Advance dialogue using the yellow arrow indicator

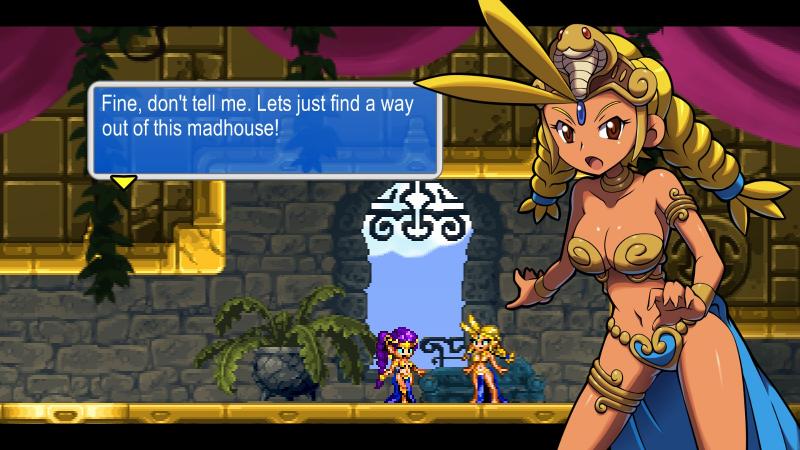(123, 182)
